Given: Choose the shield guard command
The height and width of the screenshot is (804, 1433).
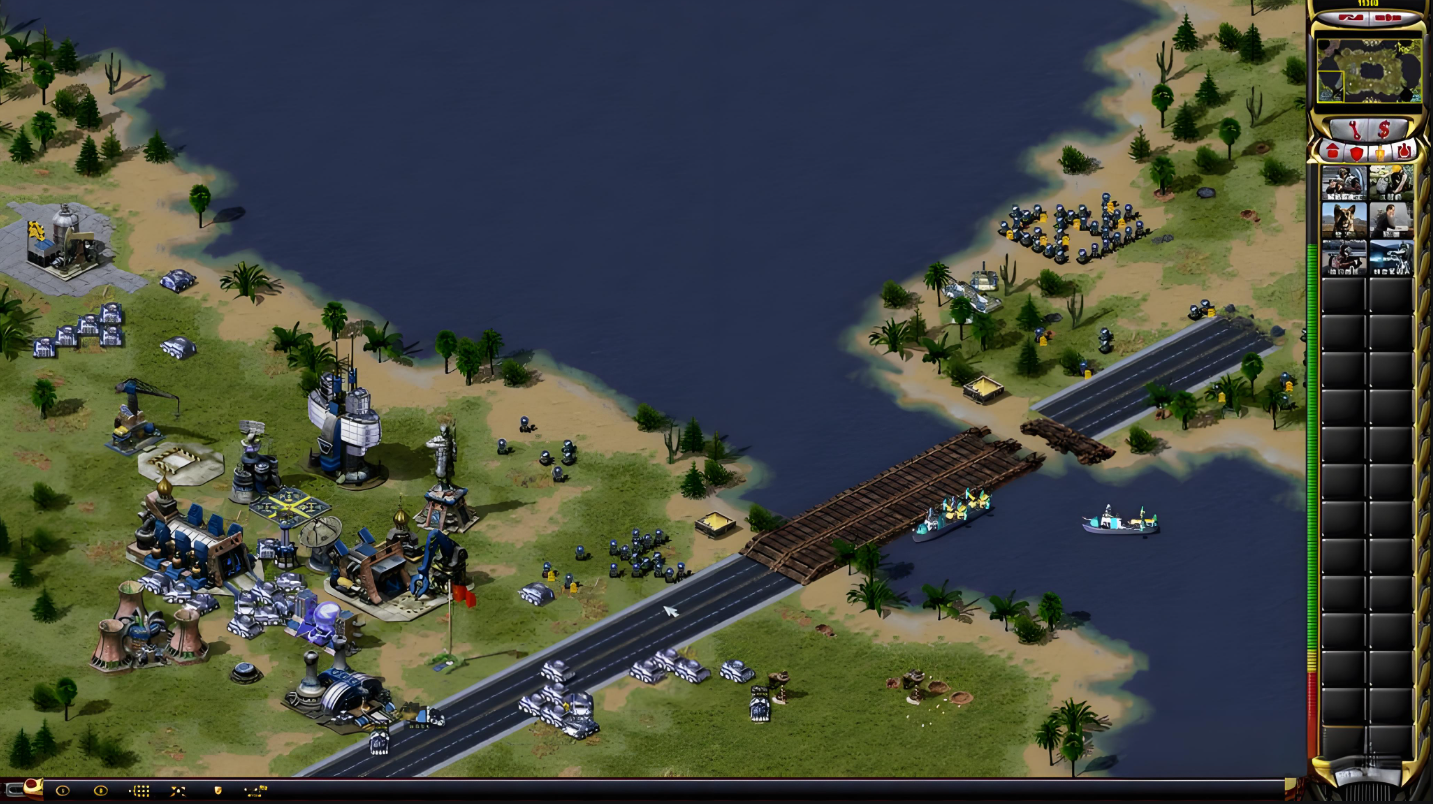Looking at the screenshot, I should click(x=217, y=791).
